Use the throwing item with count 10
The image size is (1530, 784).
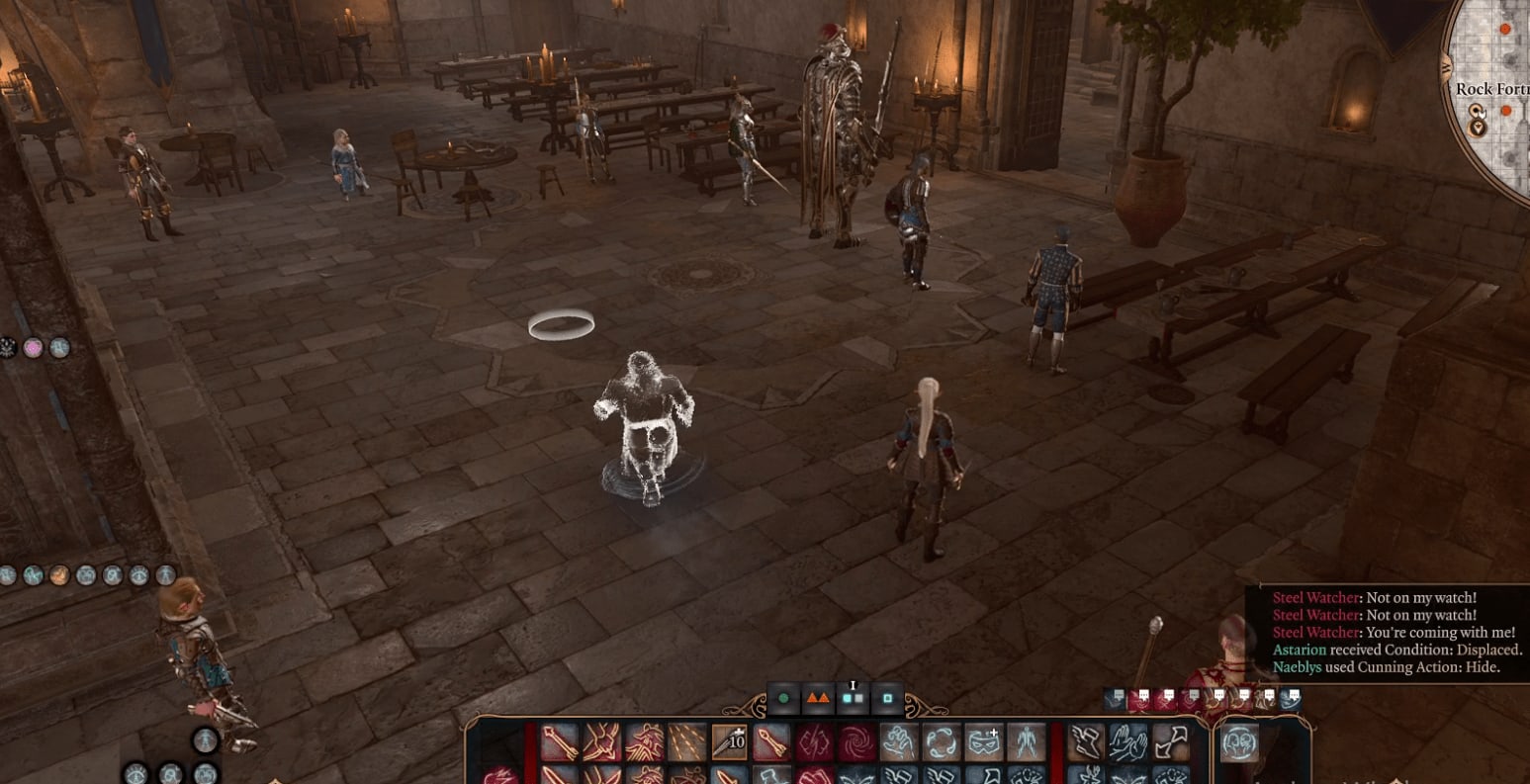tap(729, 741)
